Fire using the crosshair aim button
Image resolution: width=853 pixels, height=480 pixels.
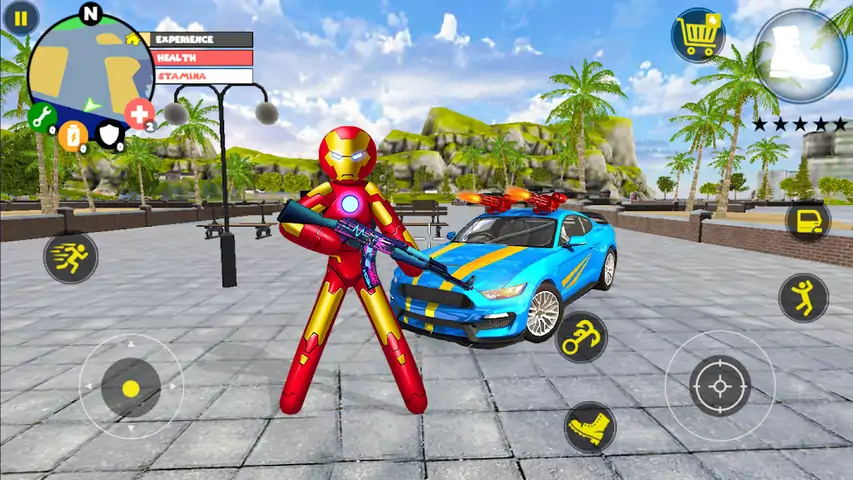720,385
